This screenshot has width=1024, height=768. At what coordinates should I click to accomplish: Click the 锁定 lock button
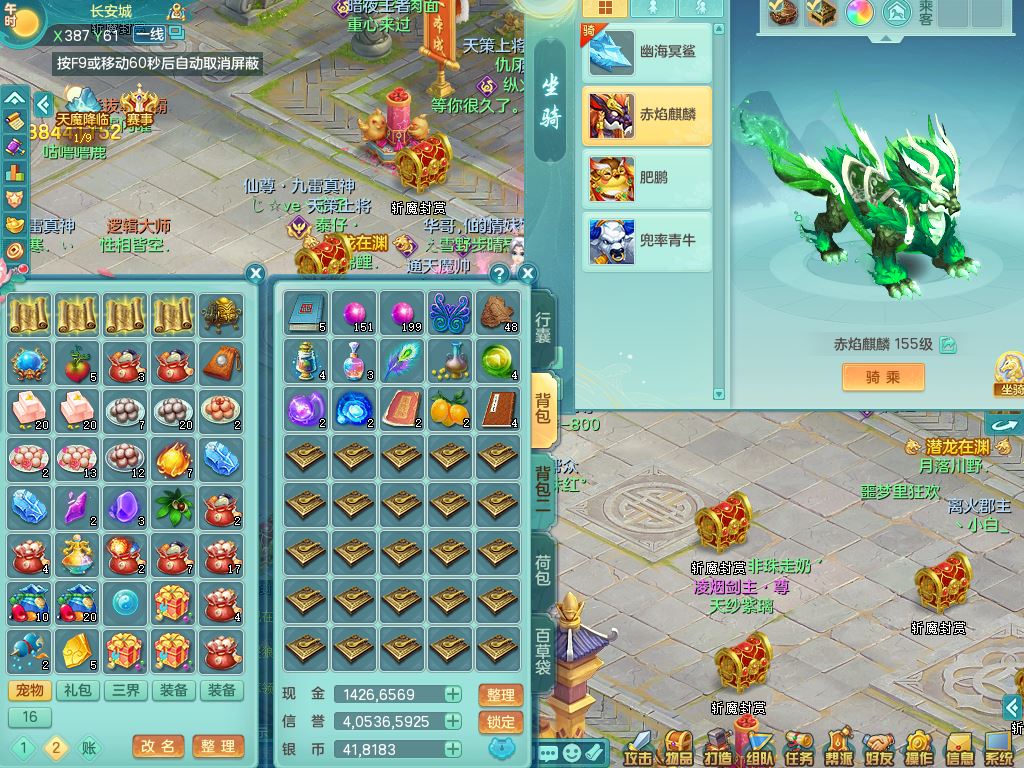pos(501,722)
